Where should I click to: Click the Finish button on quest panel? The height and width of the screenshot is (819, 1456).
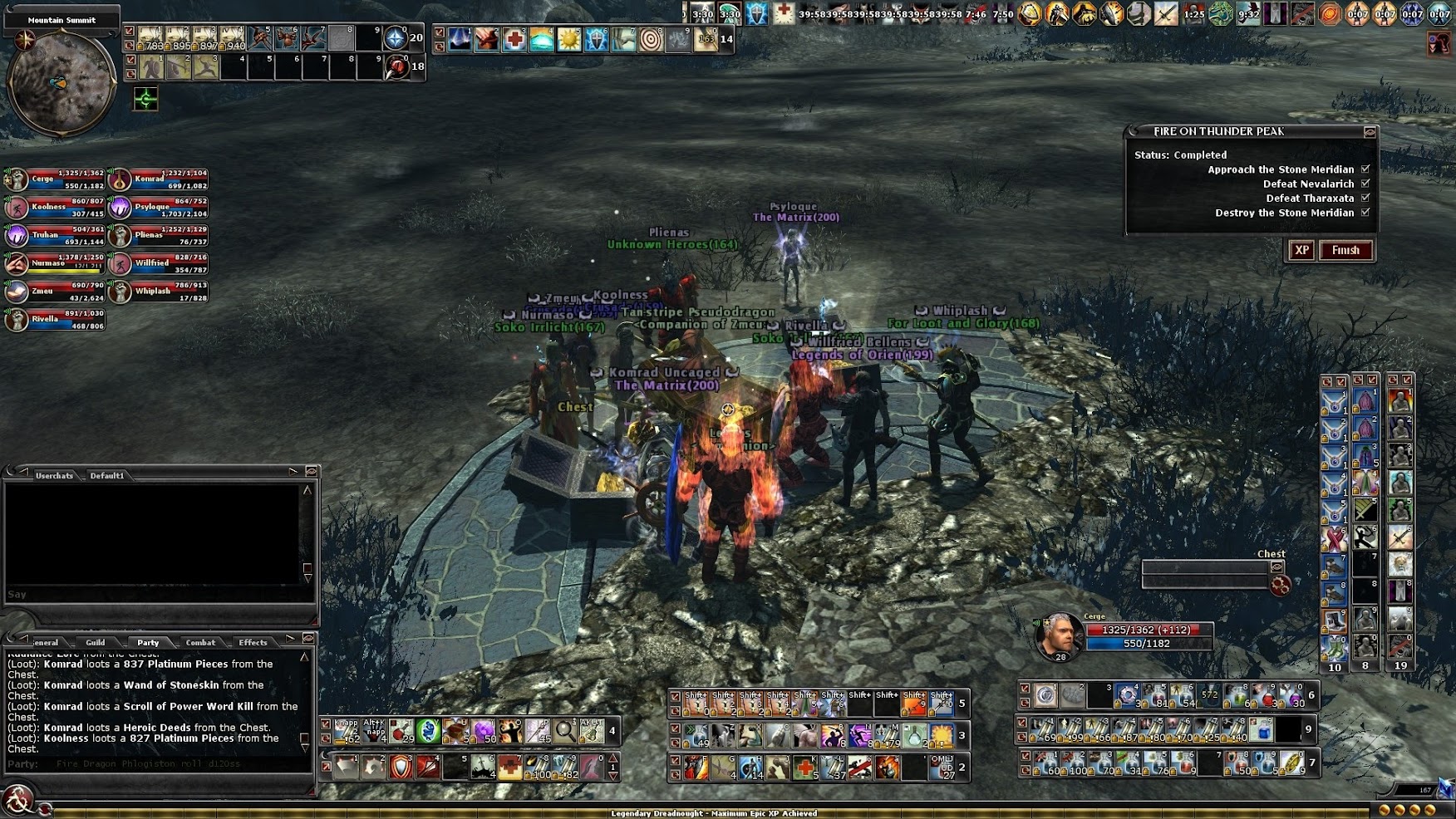click(x=1345, y=250)
